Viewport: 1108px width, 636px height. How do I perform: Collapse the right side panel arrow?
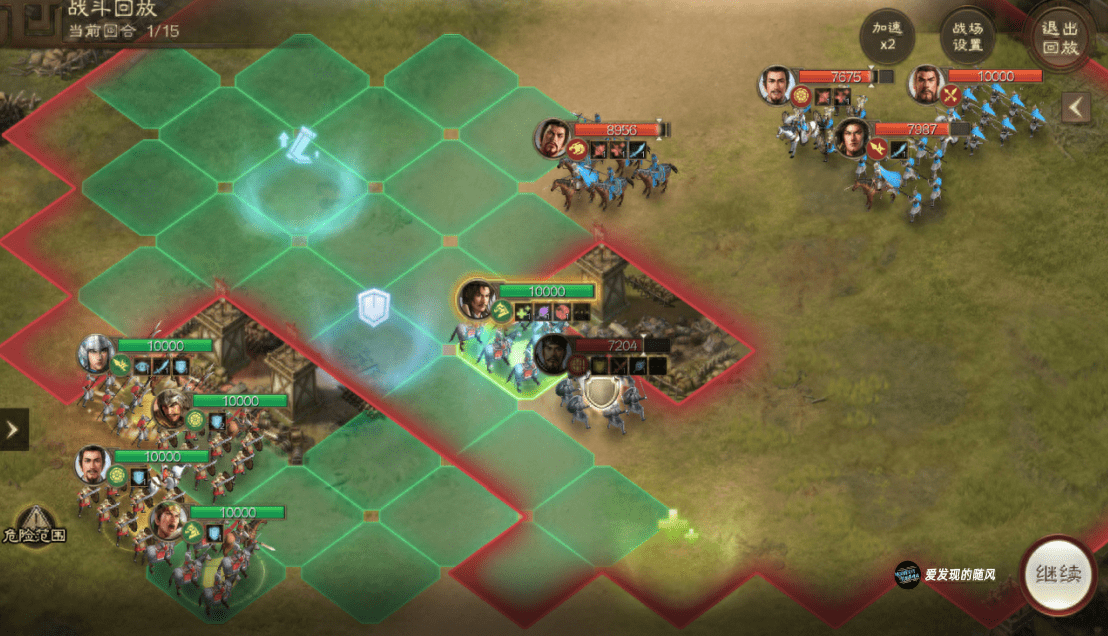[x=1076, y=107]
